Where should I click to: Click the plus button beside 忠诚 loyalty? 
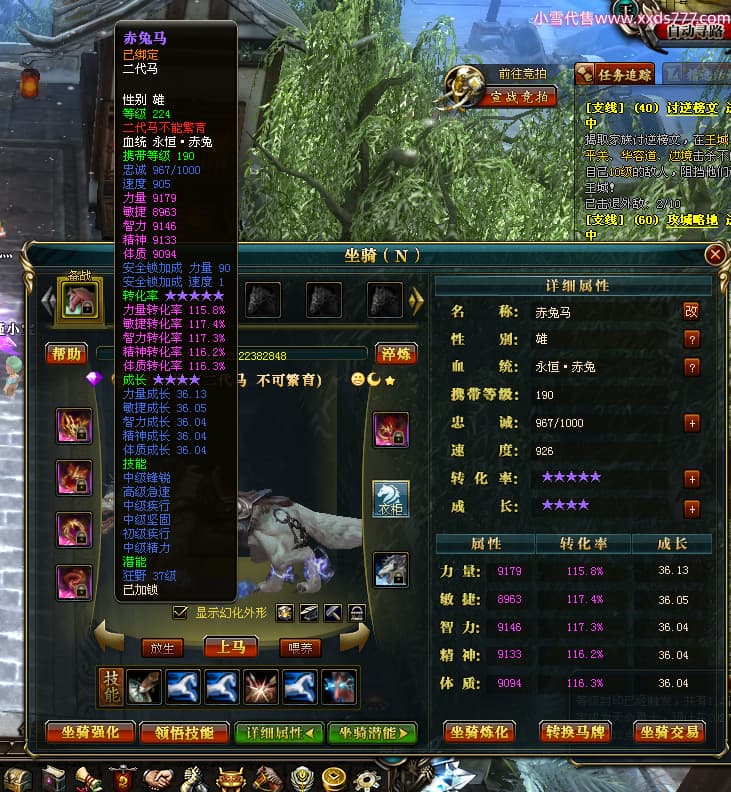tap(691, 423)
